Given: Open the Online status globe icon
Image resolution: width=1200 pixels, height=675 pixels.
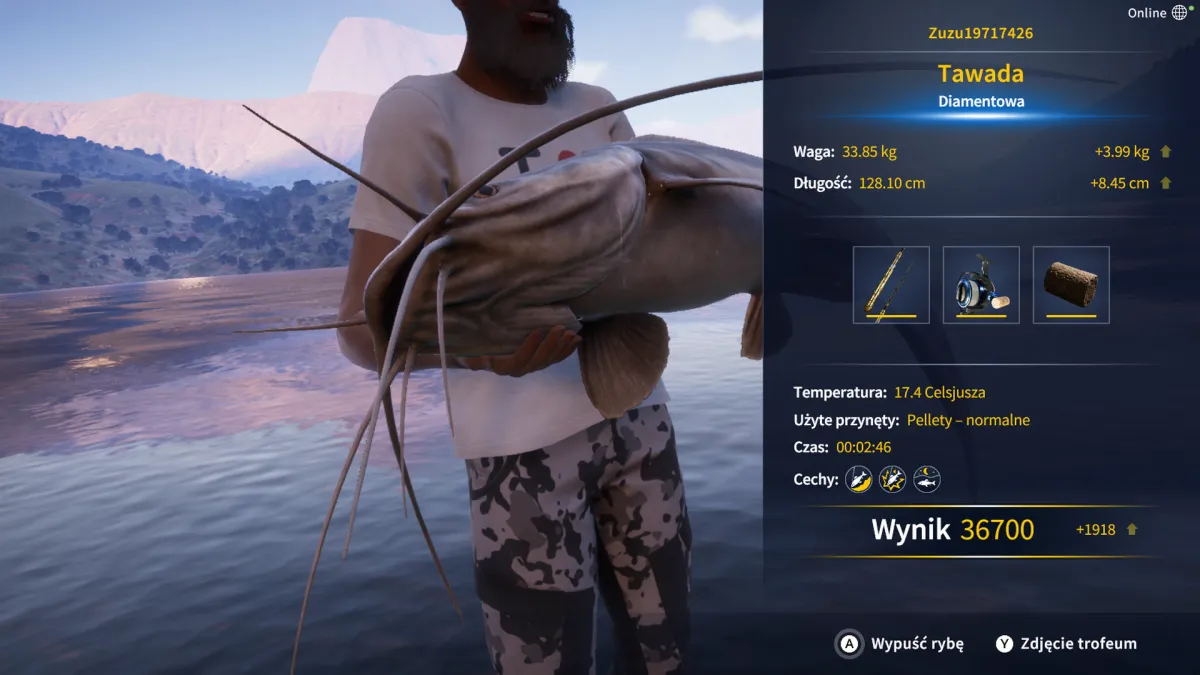Looking at the screenshot, I should click(x=1180, y=13).
